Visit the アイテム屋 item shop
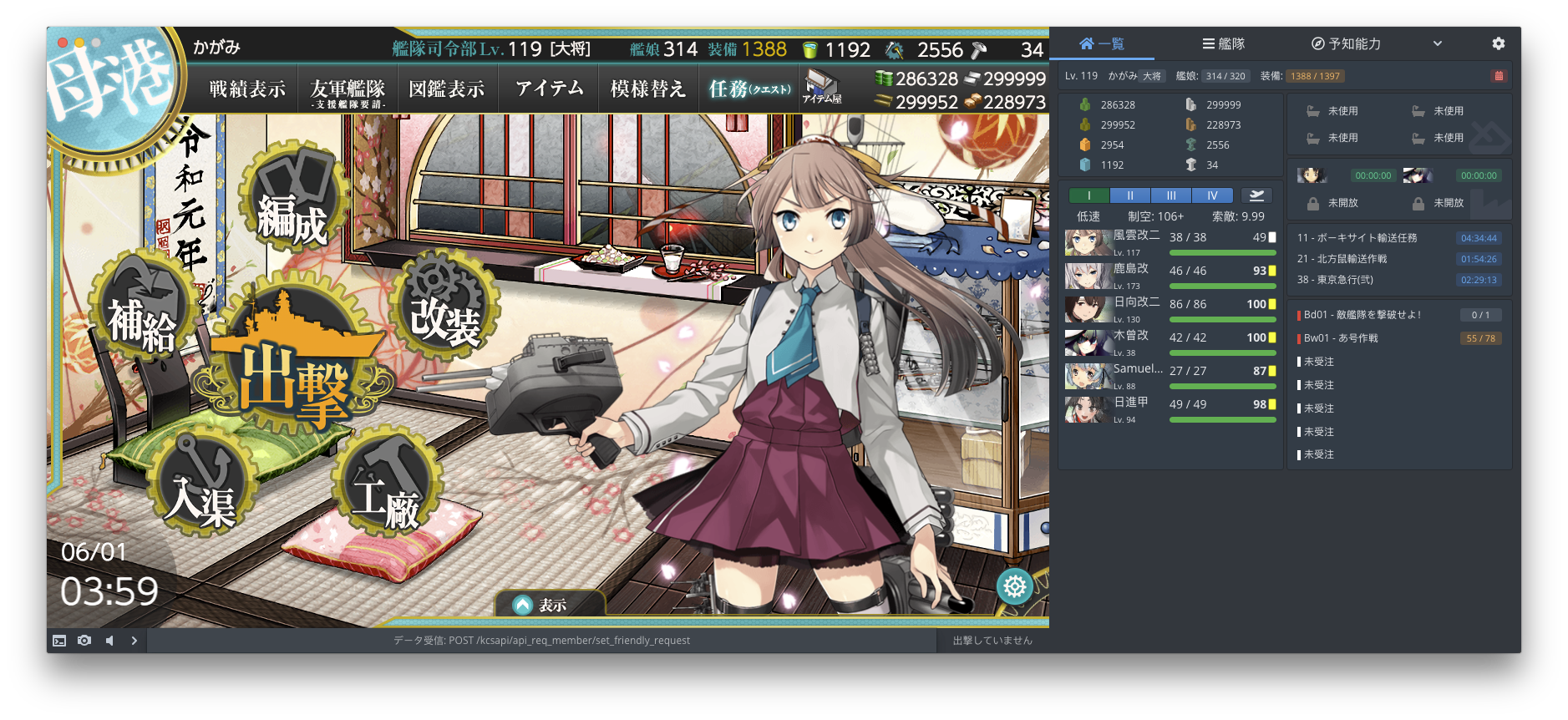The width and height of the screenshot is (1568, 720). click(x=822, y=88)
